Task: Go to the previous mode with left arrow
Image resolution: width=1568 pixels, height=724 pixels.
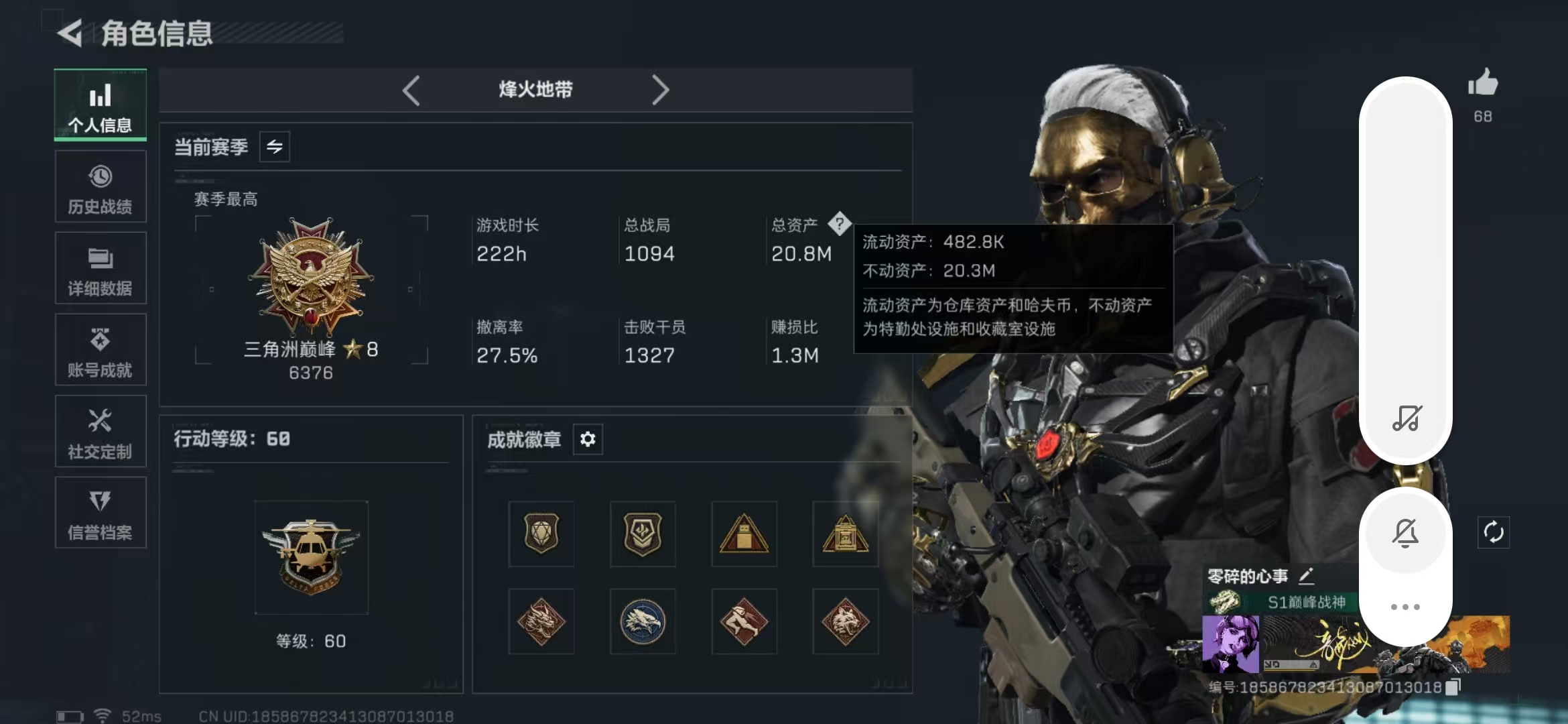Action: pos(411,89)
